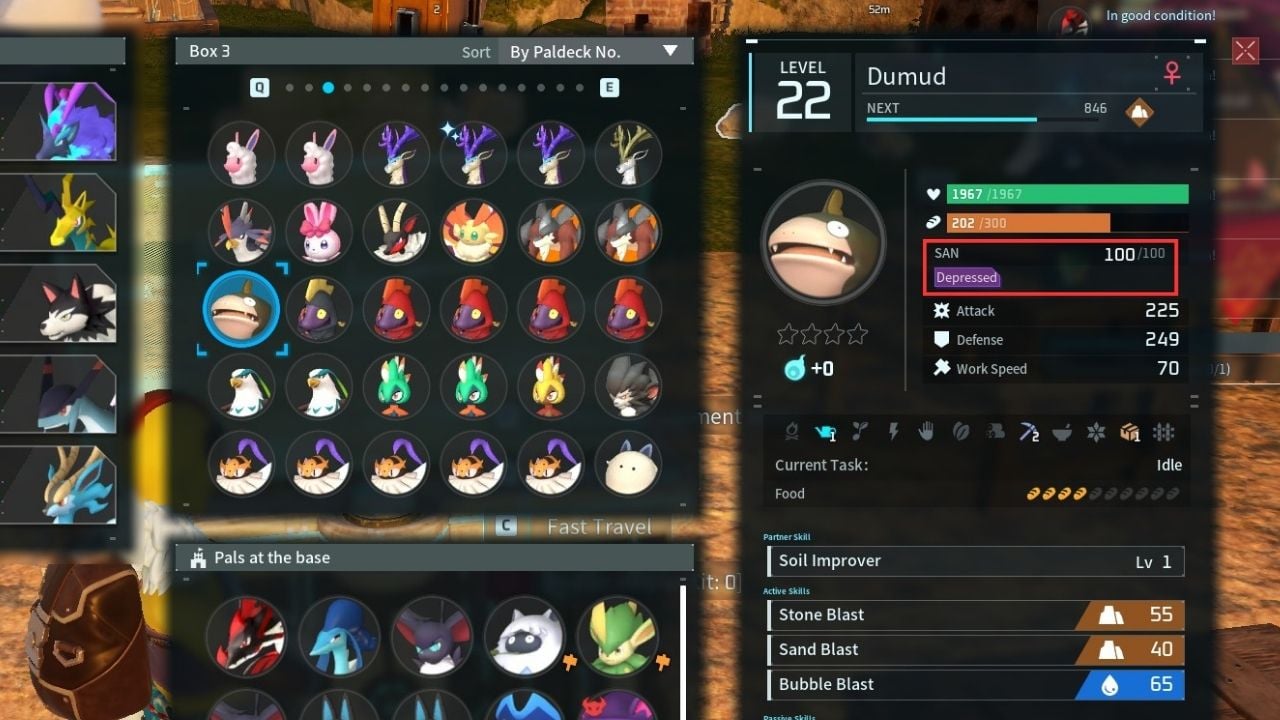Select the Watering work suitability icon
This screenshot has width=1280, height=720.
tap(824, 433)
